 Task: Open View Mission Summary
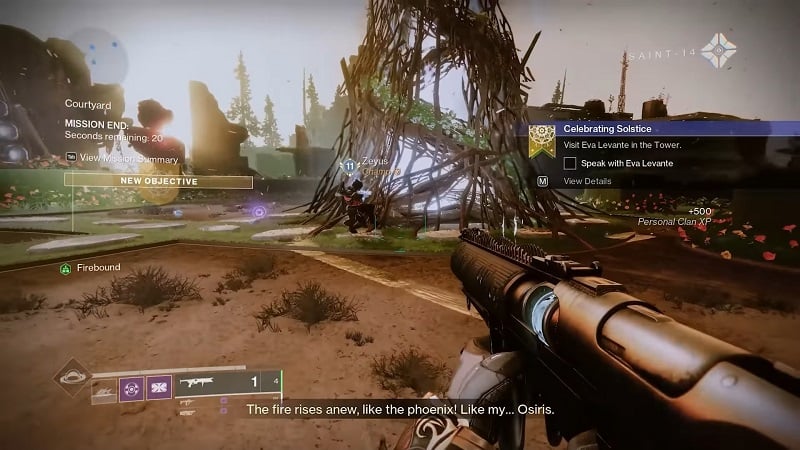pos(121,159)
